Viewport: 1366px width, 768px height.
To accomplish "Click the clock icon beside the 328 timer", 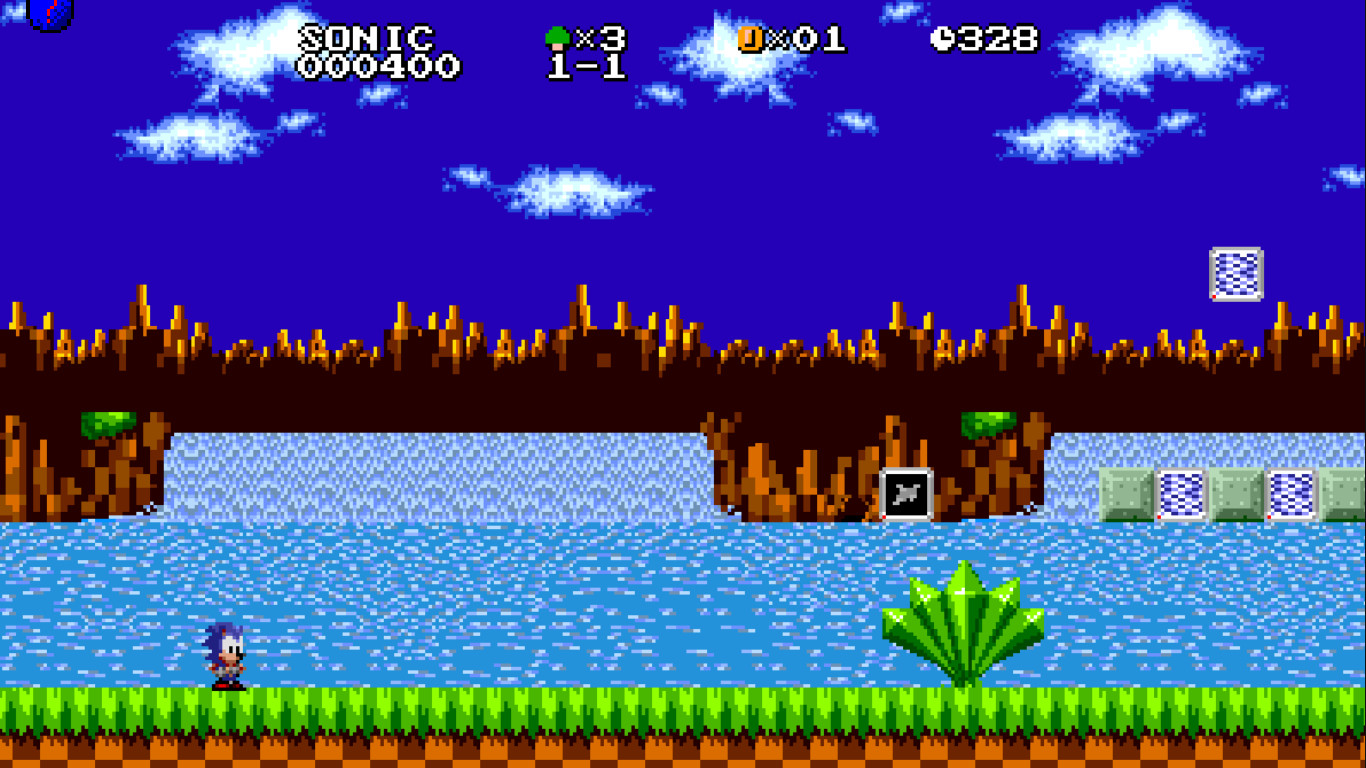I will pyautogui.click(x=941, y=38).
